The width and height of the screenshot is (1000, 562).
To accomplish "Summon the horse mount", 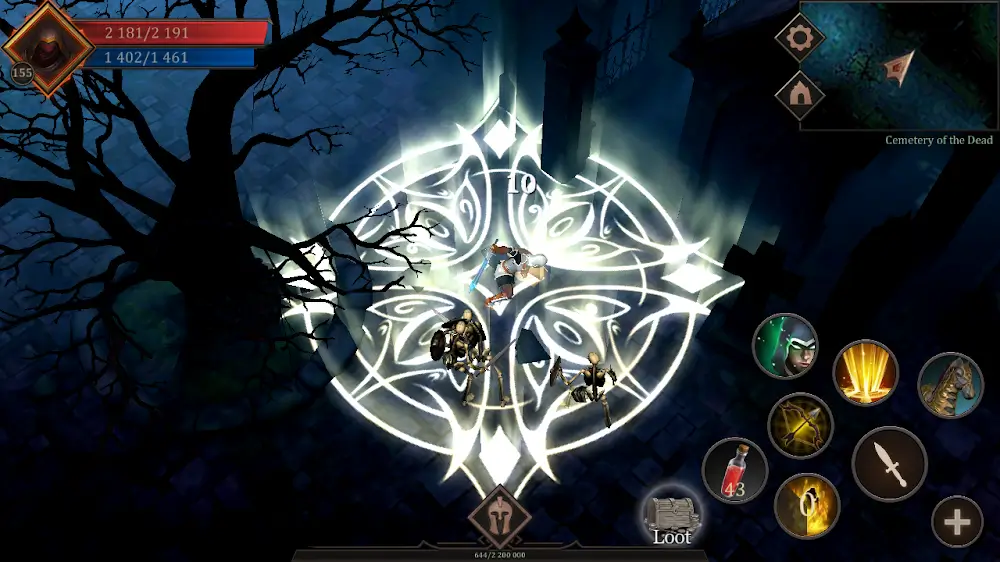I will [950, 385].
